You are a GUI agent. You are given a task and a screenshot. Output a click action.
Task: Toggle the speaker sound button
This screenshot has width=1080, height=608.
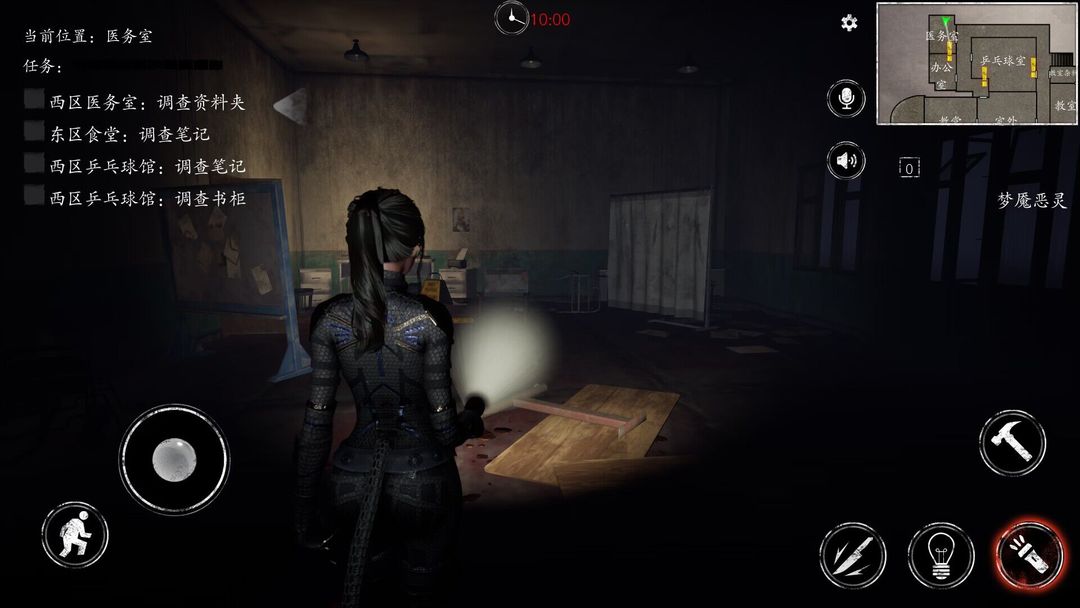tap(846, 160)
